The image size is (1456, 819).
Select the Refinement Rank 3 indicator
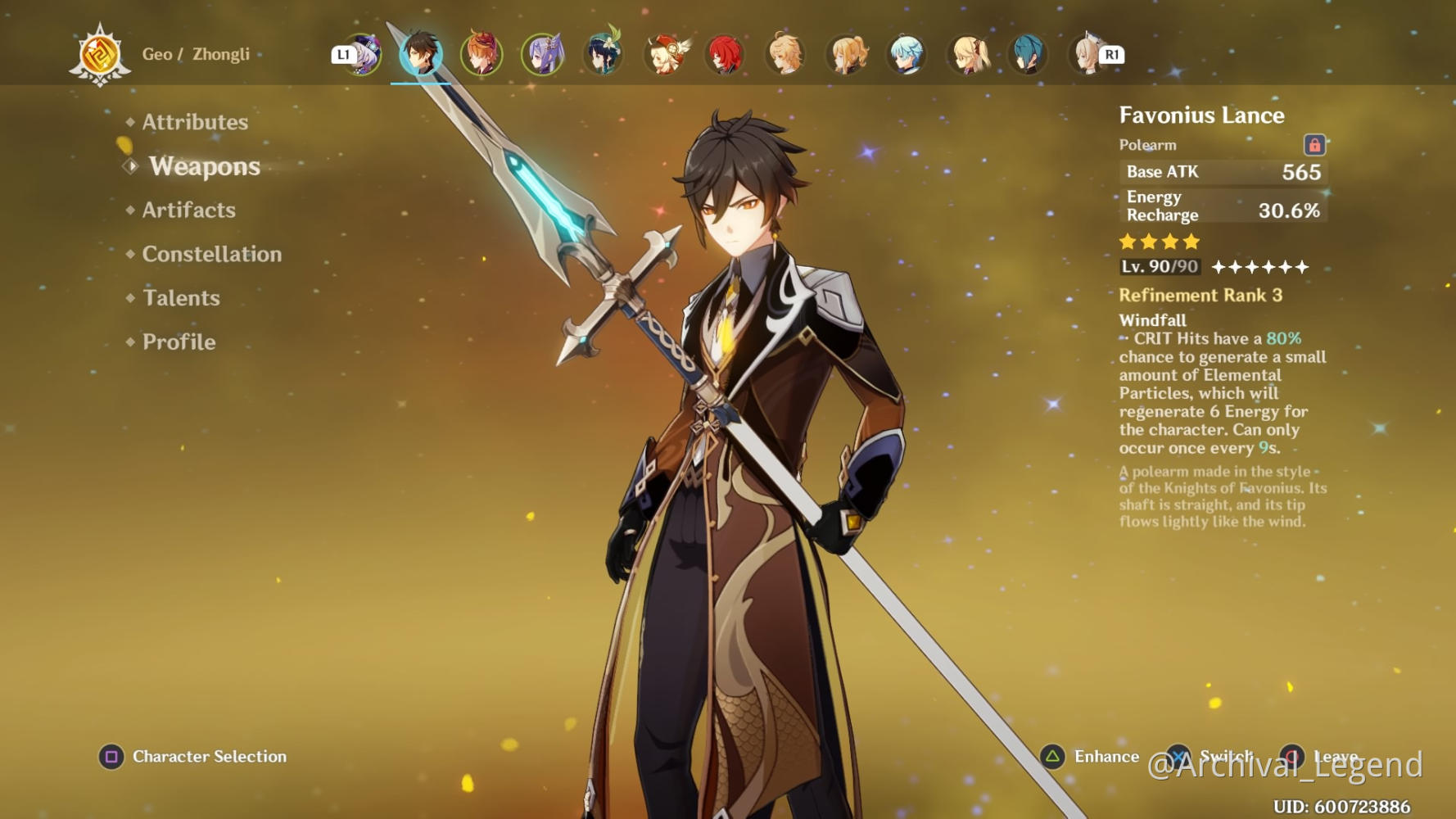[x=1201, y=296]
